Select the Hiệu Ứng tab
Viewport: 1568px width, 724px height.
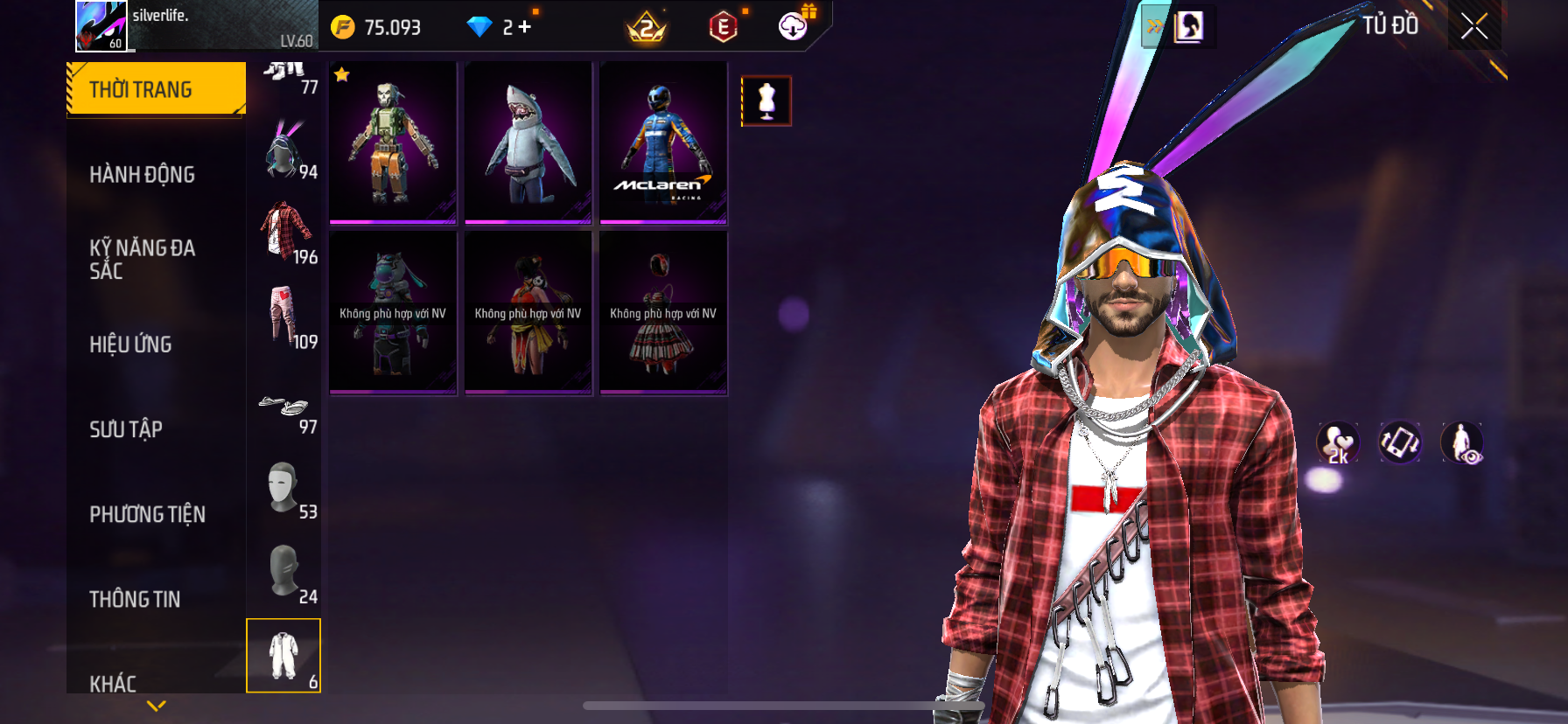pos(131,344)
